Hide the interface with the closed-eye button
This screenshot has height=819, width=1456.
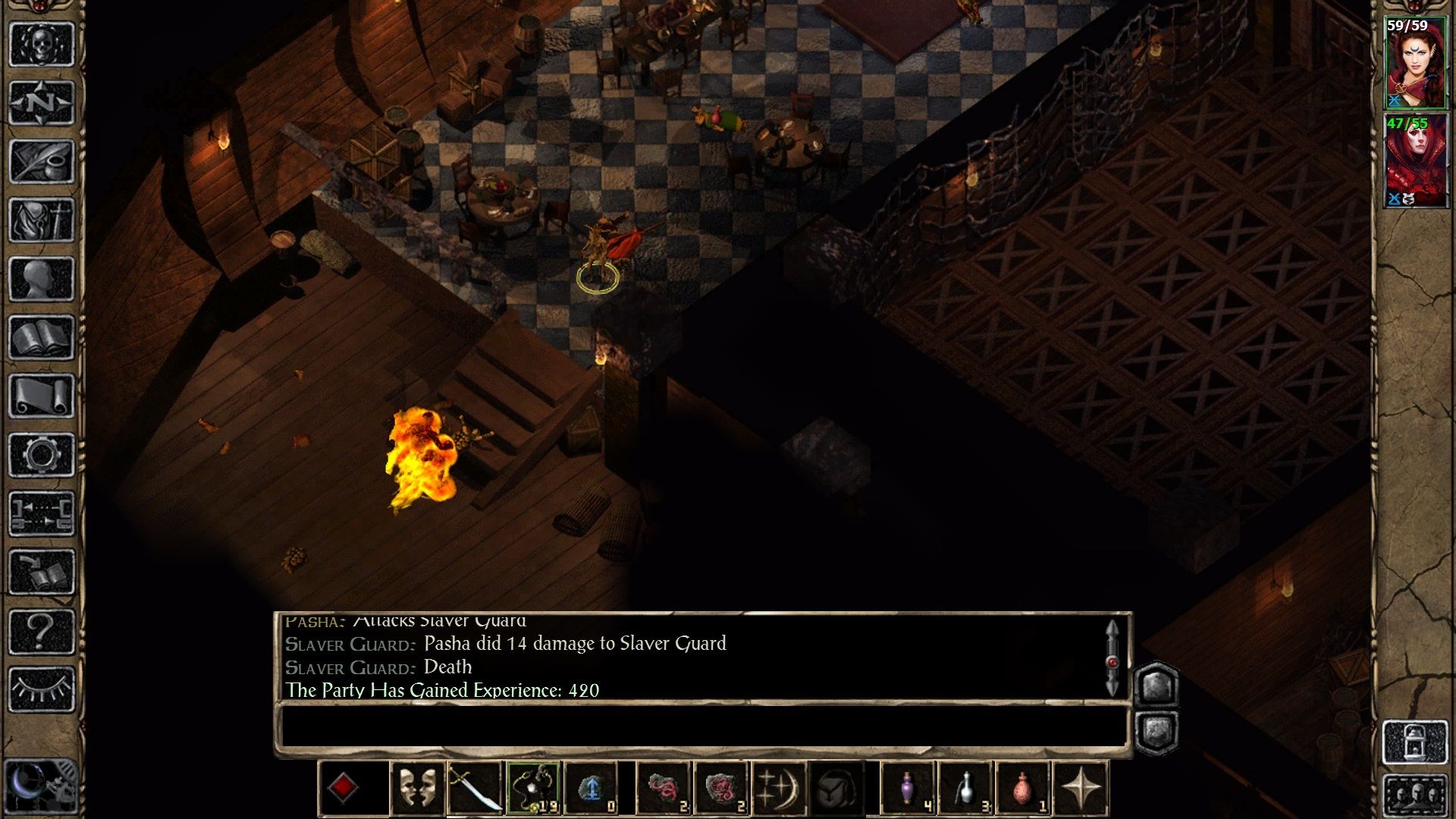41,689
